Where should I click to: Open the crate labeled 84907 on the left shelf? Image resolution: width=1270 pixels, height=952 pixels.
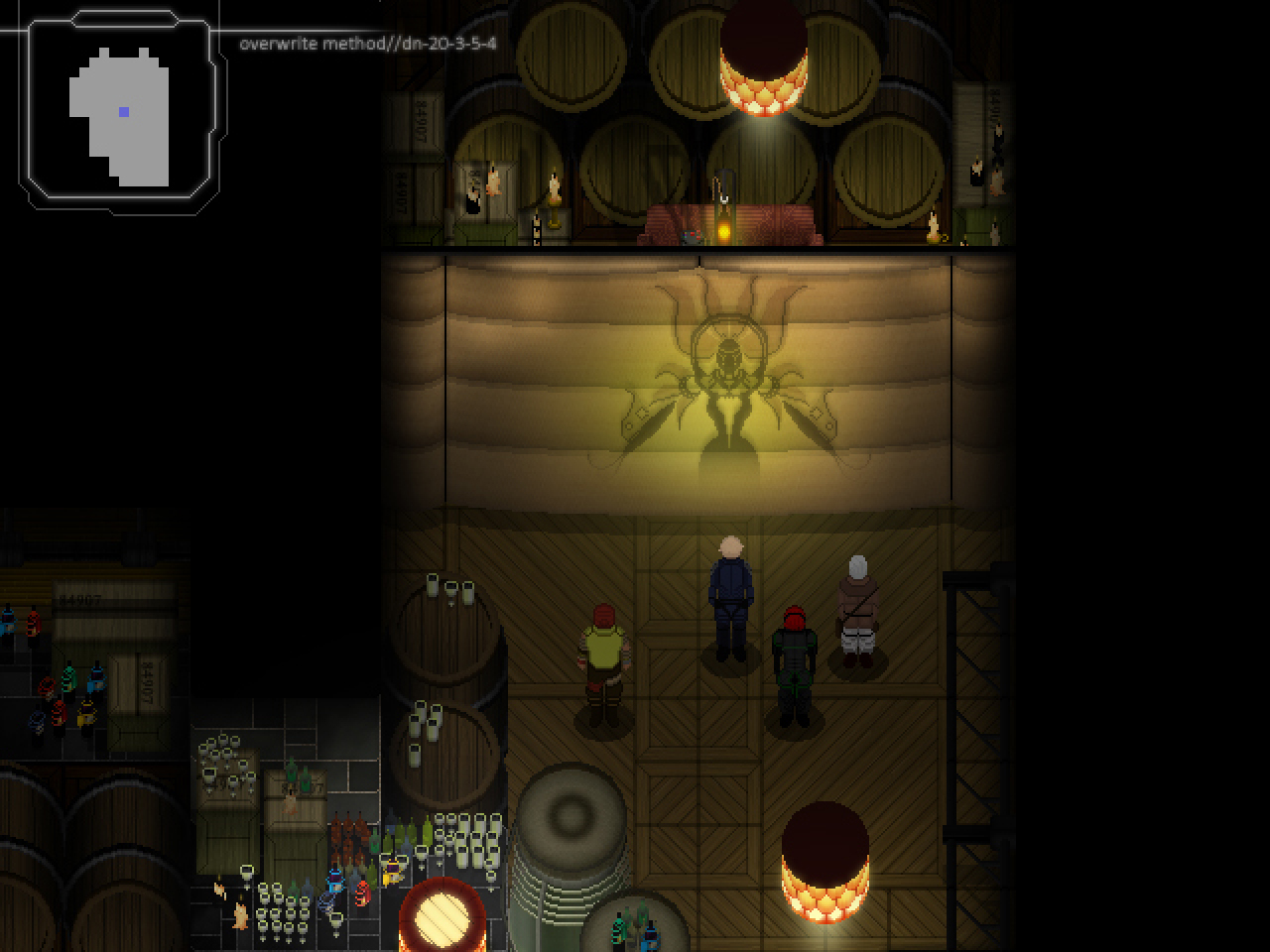[x=80, y=598]
